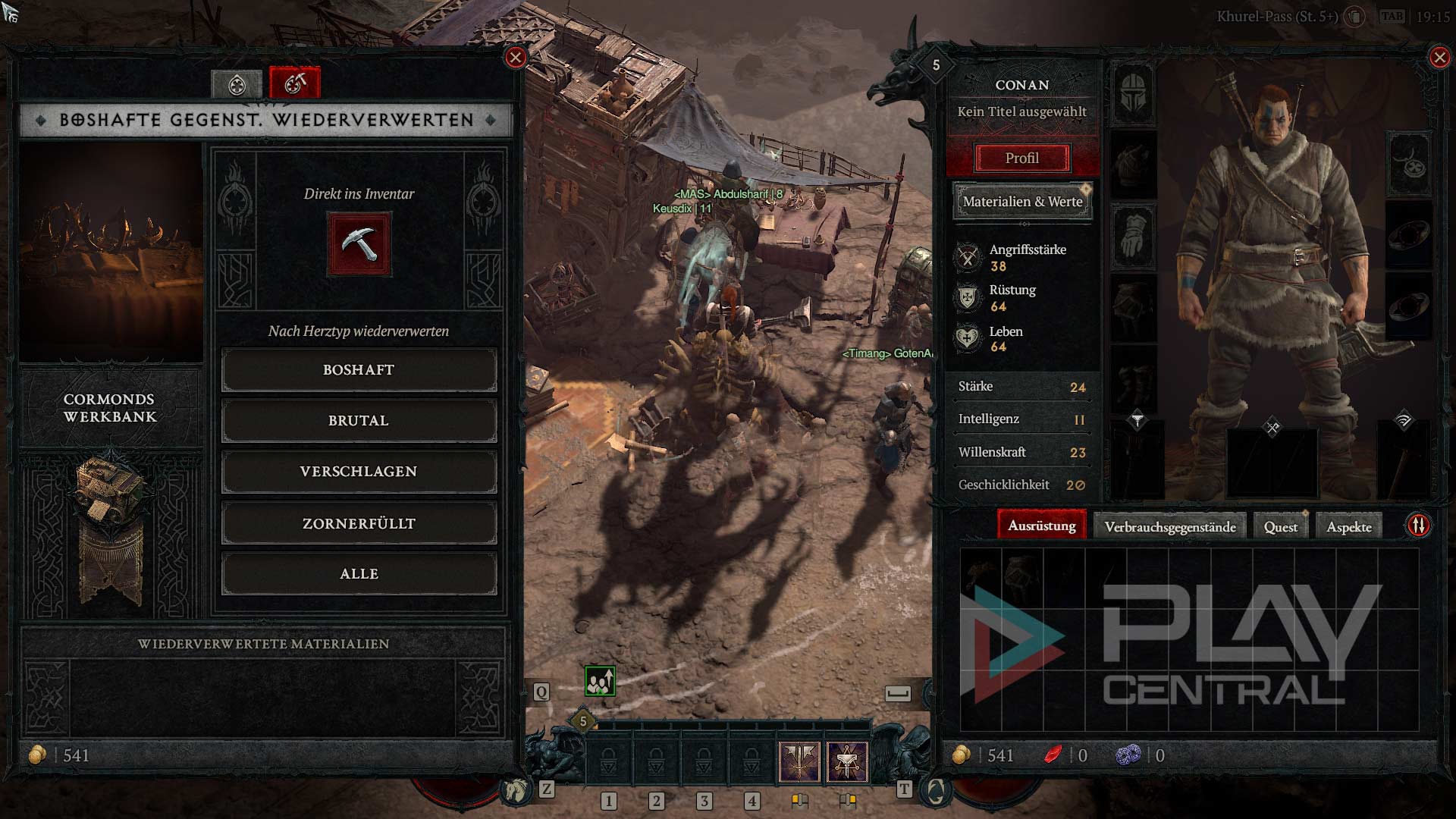
Task: Select the Zornerfüllt salvage option
Action: pyautogui.click(x=359, y=523)
